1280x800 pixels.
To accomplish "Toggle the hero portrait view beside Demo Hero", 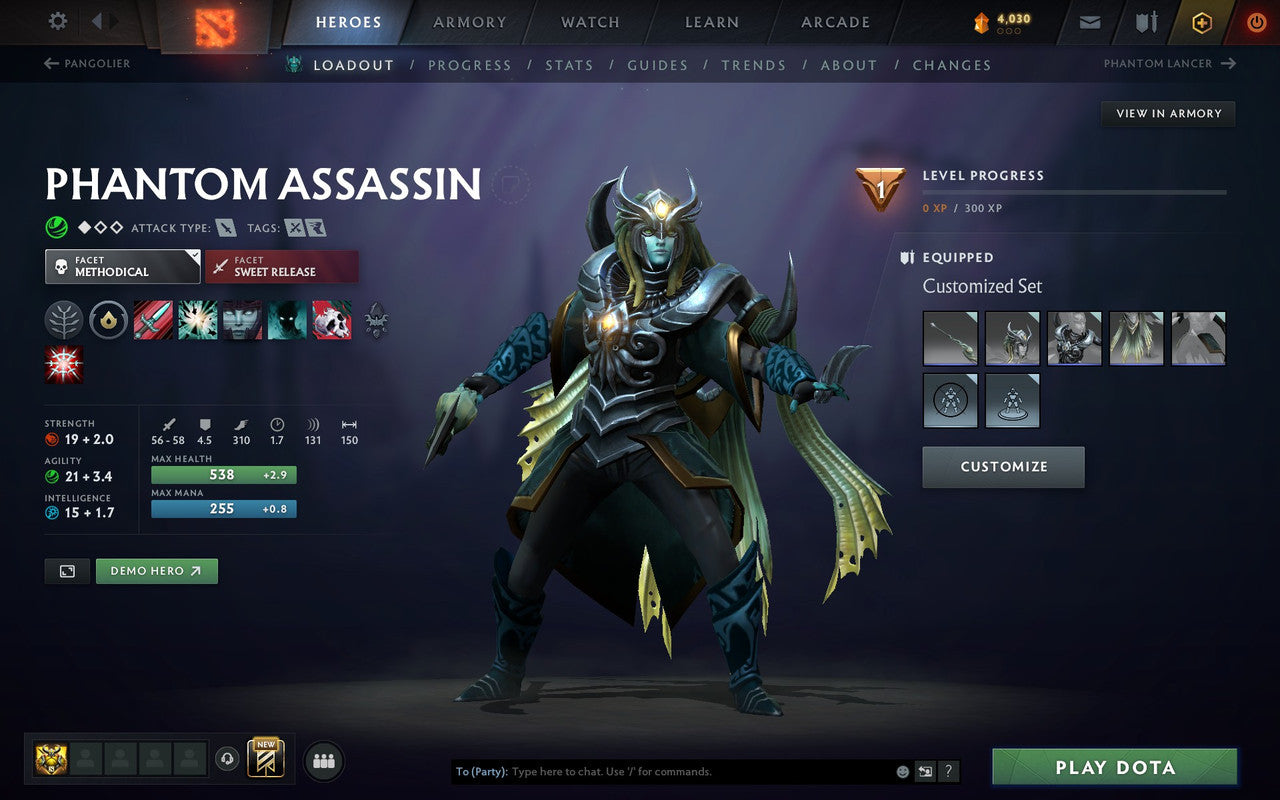I will coord(66,570).
